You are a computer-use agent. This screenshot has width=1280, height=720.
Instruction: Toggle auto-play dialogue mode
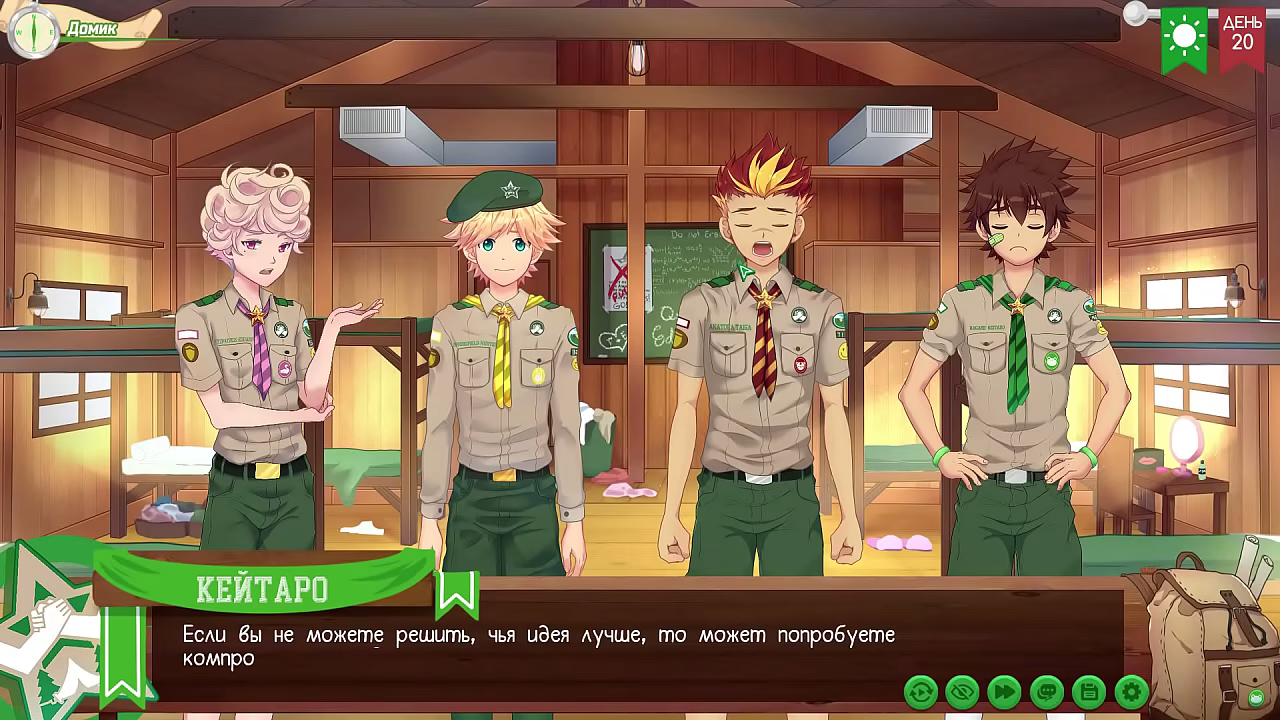(x=920, y=691)
